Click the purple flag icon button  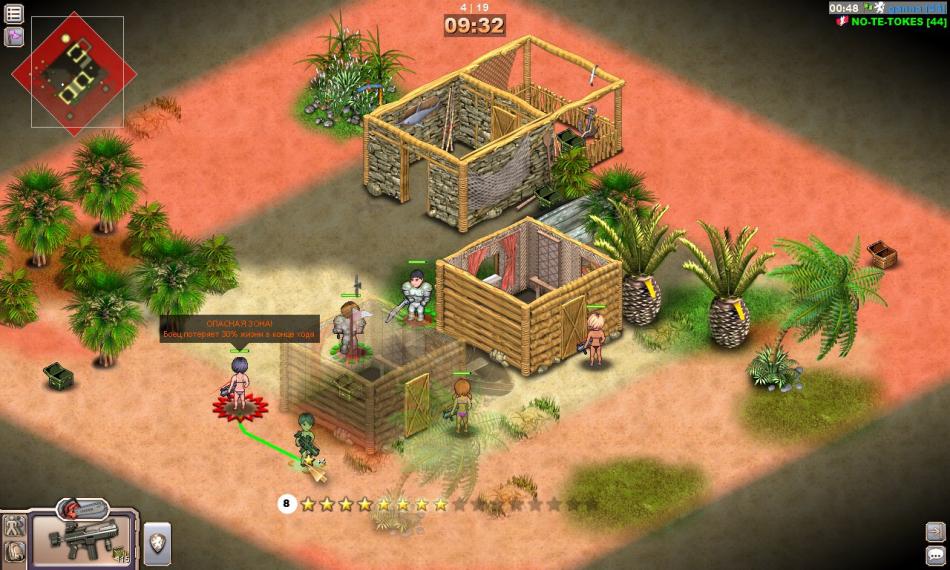coord(14,37)
